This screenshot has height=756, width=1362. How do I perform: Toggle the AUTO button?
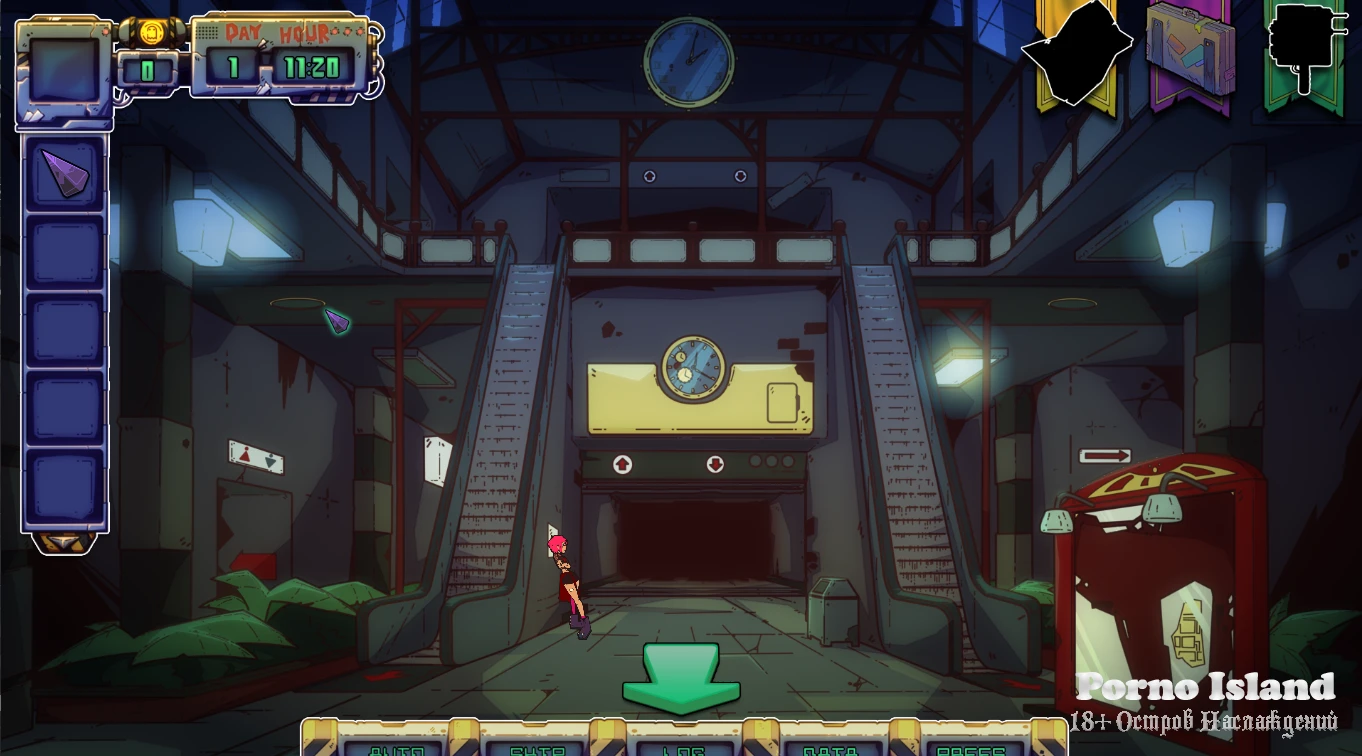pyautogui.click(x=397, y=745)
